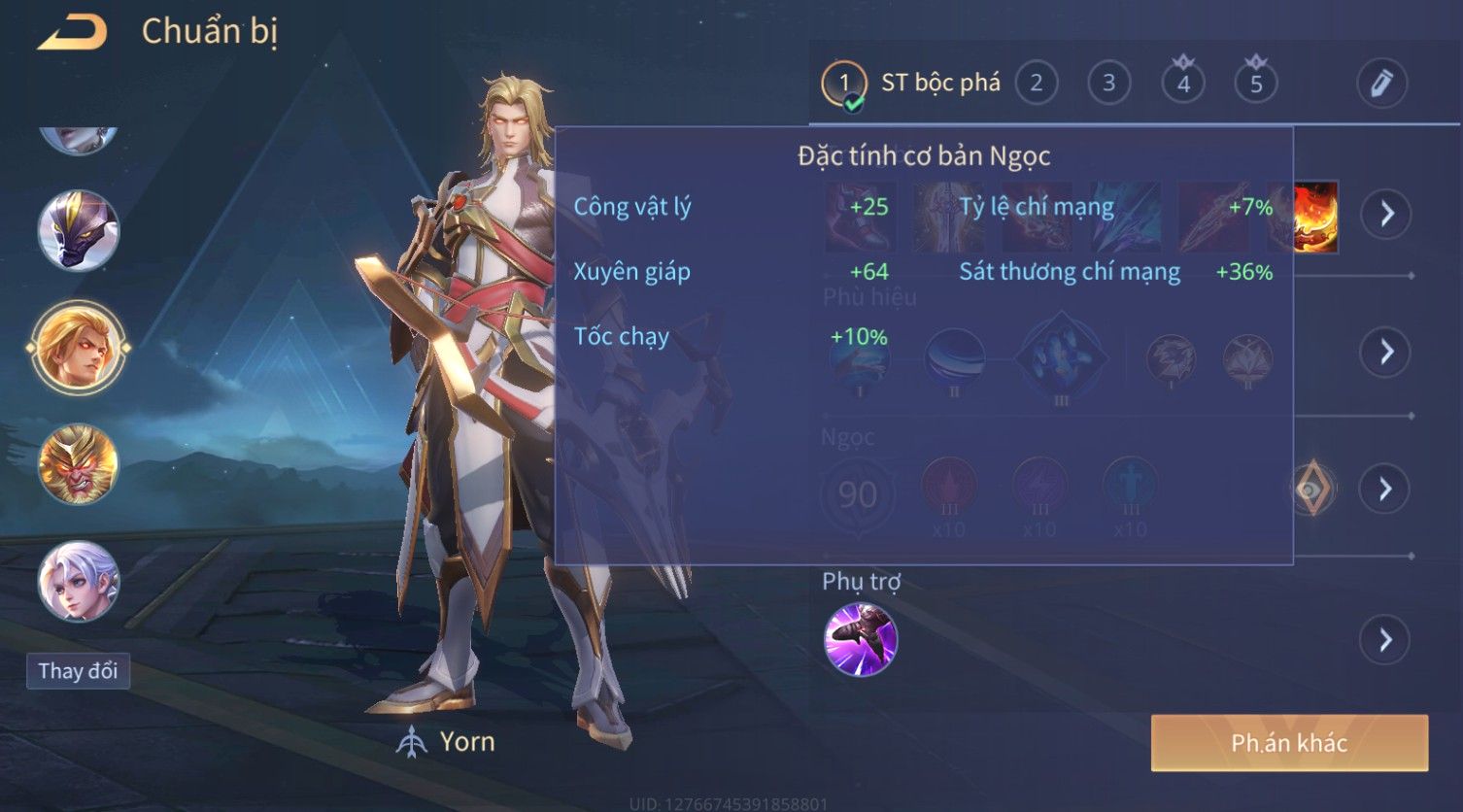
Task: Open the Phù hiệu details arrow
Action: (x=1385, y=352)
